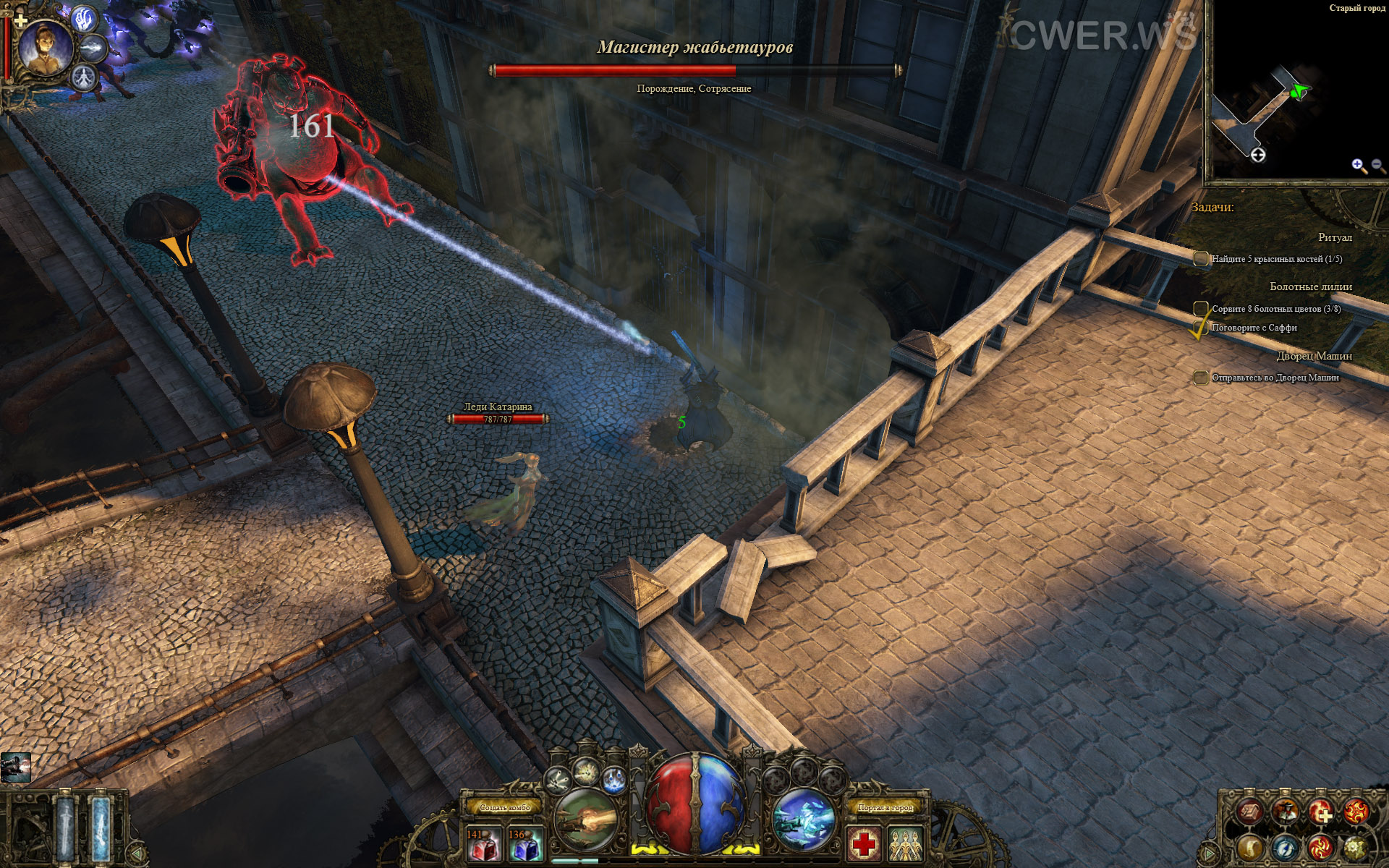Drink the red health potion
This screenshot has height=868, width=1389.
pyautogui.click(x=483, y=845)
